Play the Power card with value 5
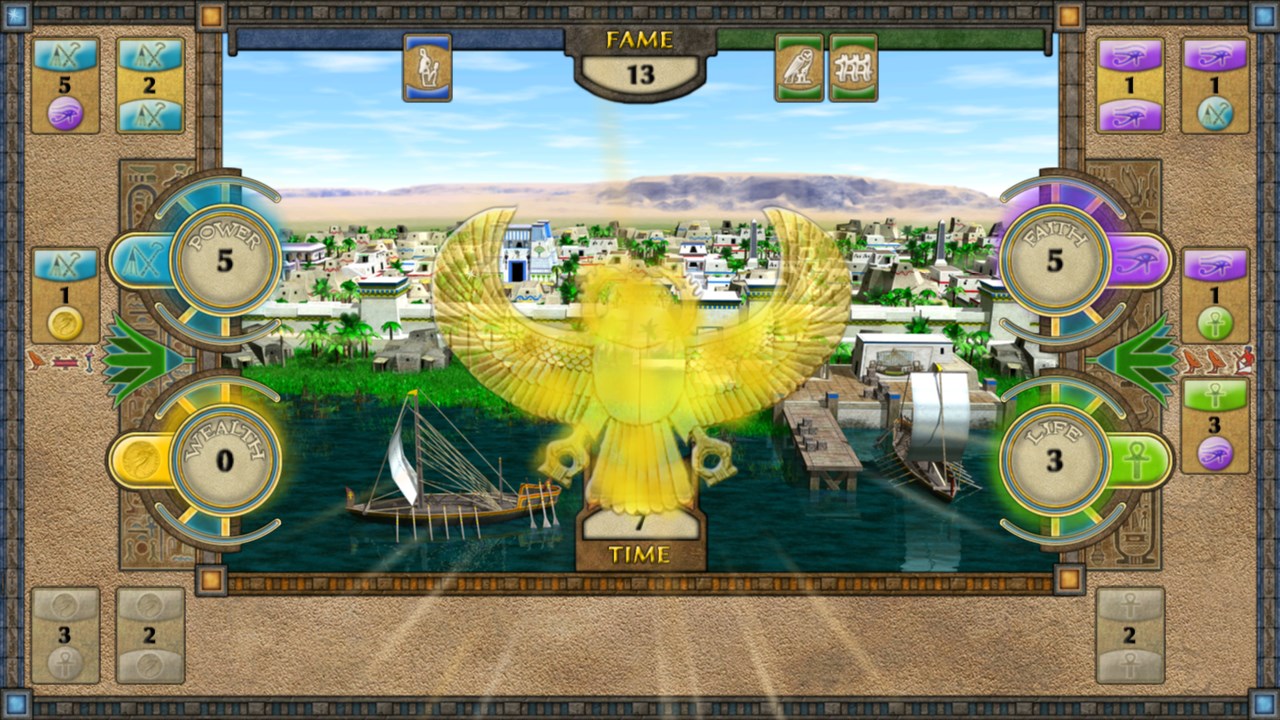The height and width of the screenshot is (720, 1280). pyautogui.click(x=63, y=78)
